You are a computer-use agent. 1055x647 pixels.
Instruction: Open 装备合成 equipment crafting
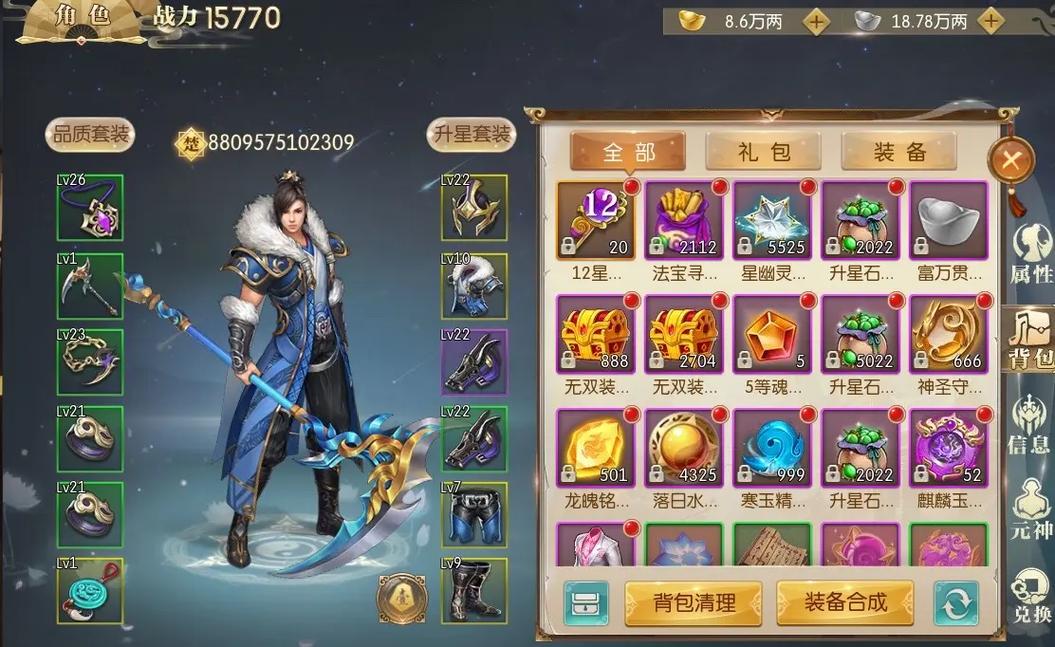[845, 602]
